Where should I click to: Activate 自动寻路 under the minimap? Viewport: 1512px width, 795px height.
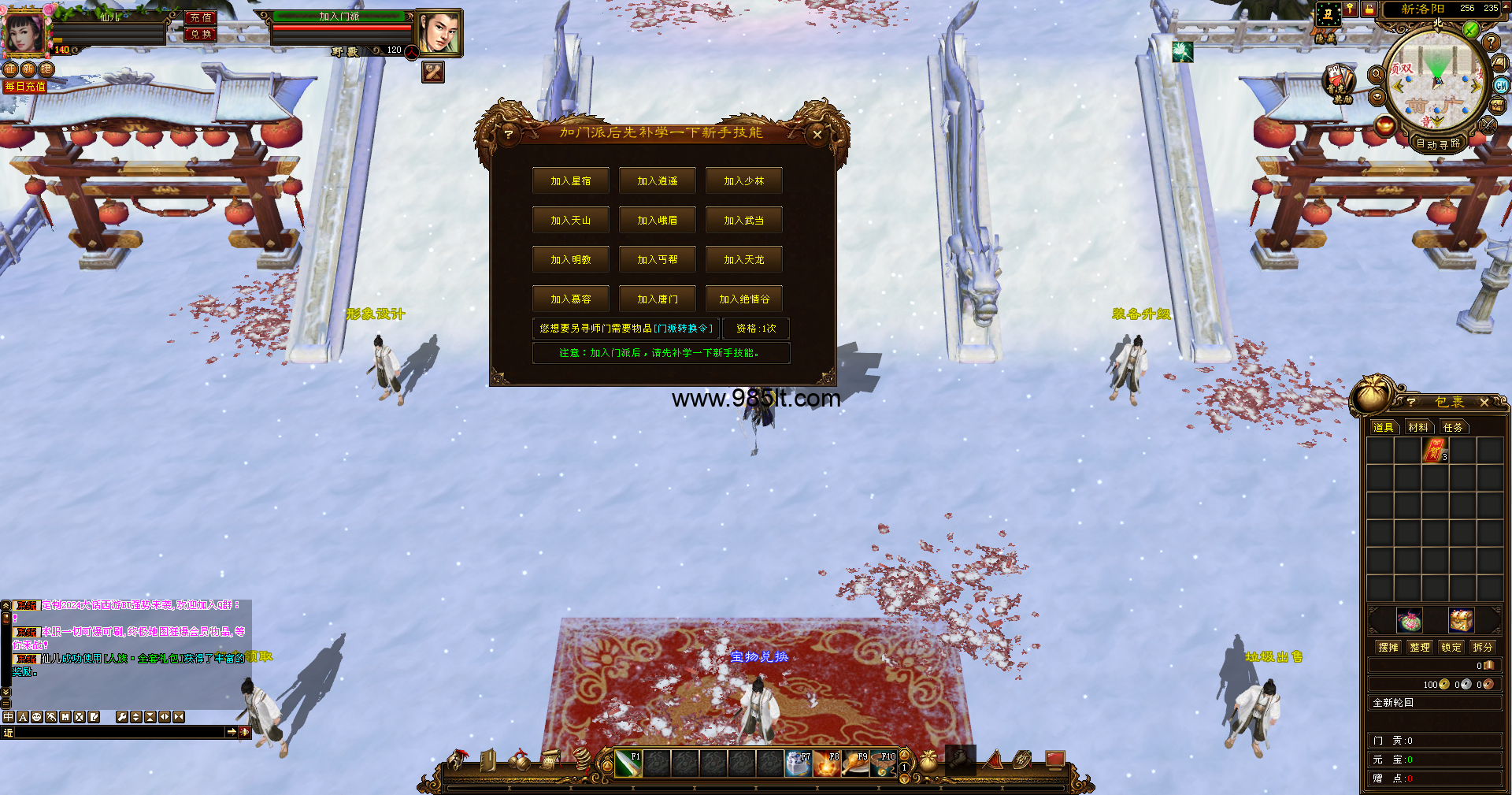[1438, 144]
